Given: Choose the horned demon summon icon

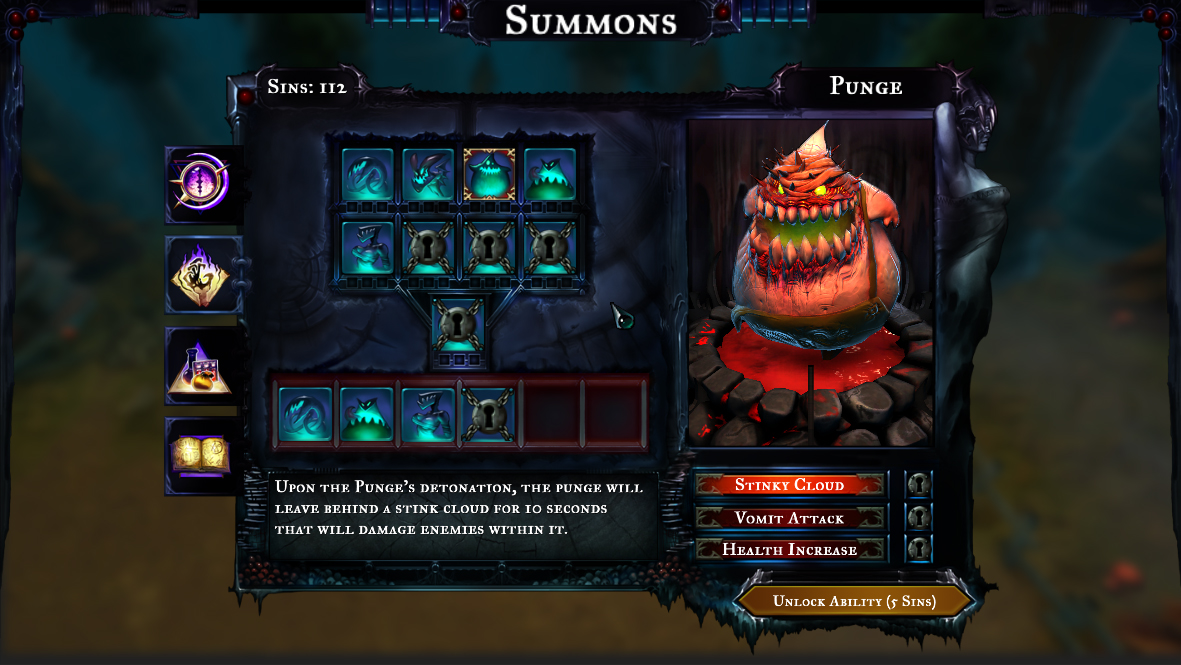Looking at the screenshot, I should [x=428, y=175].
